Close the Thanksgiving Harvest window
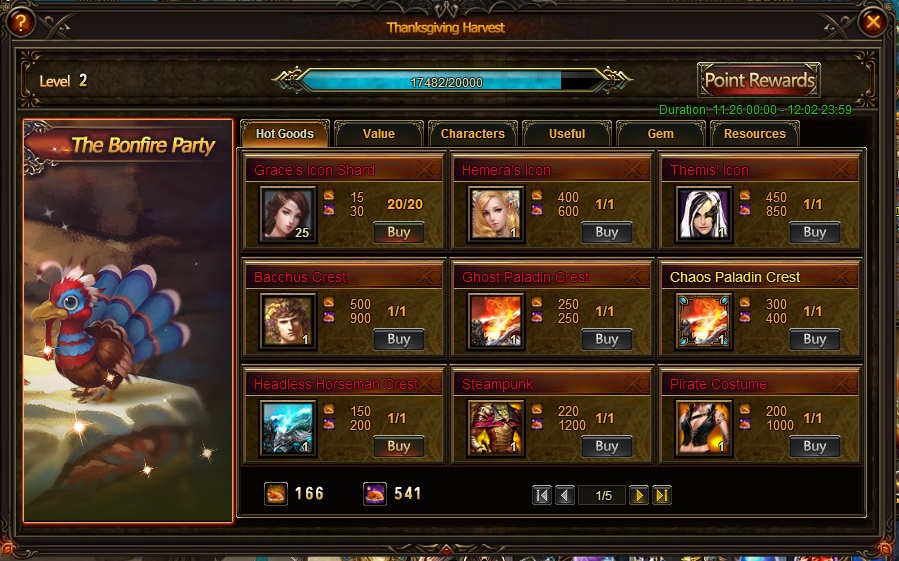The height and width of the screenshot is (561, 899). [x=873, y=21]
